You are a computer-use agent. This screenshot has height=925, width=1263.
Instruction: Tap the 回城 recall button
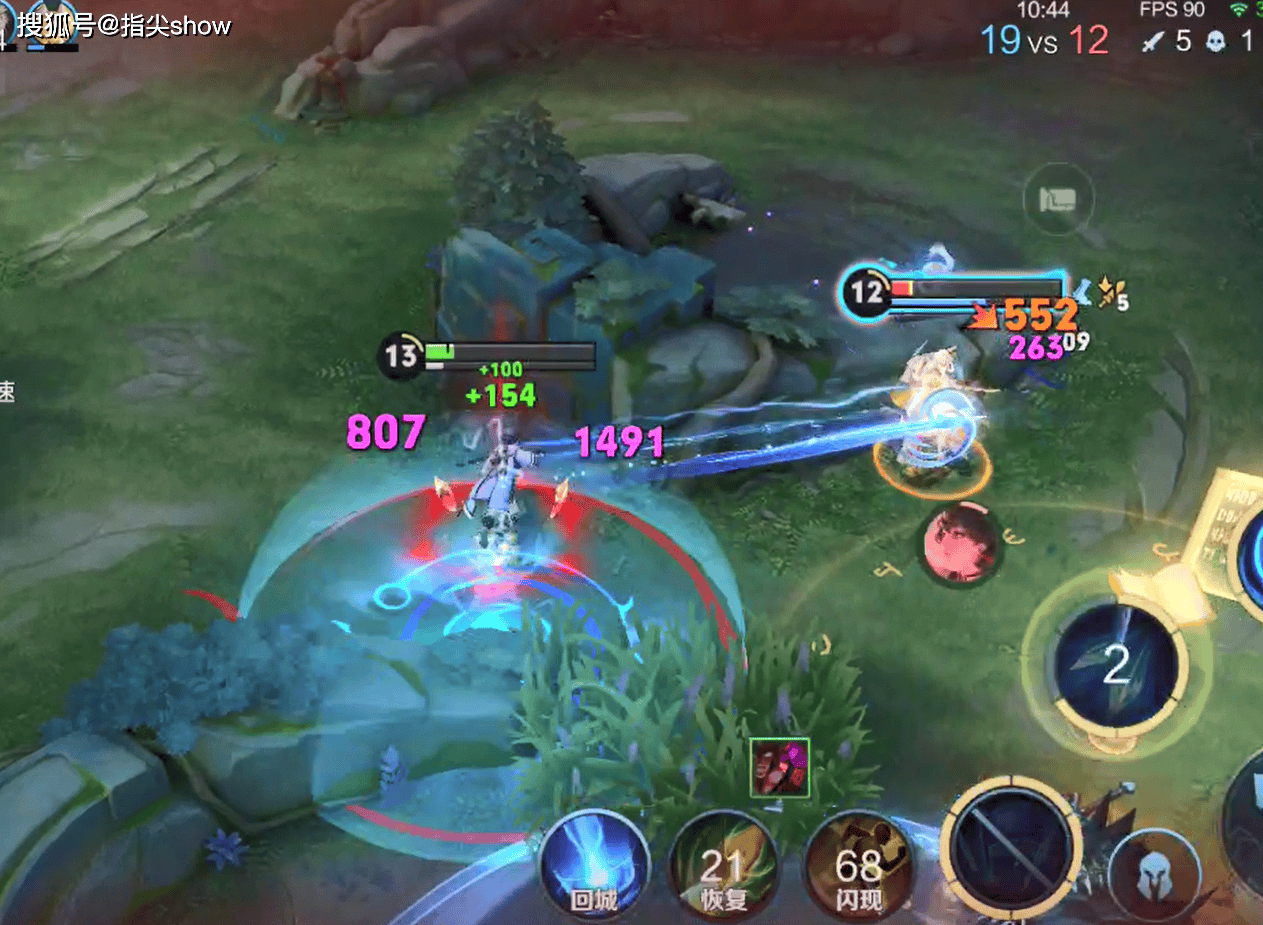pyautogui.click(x=595, y=866)
